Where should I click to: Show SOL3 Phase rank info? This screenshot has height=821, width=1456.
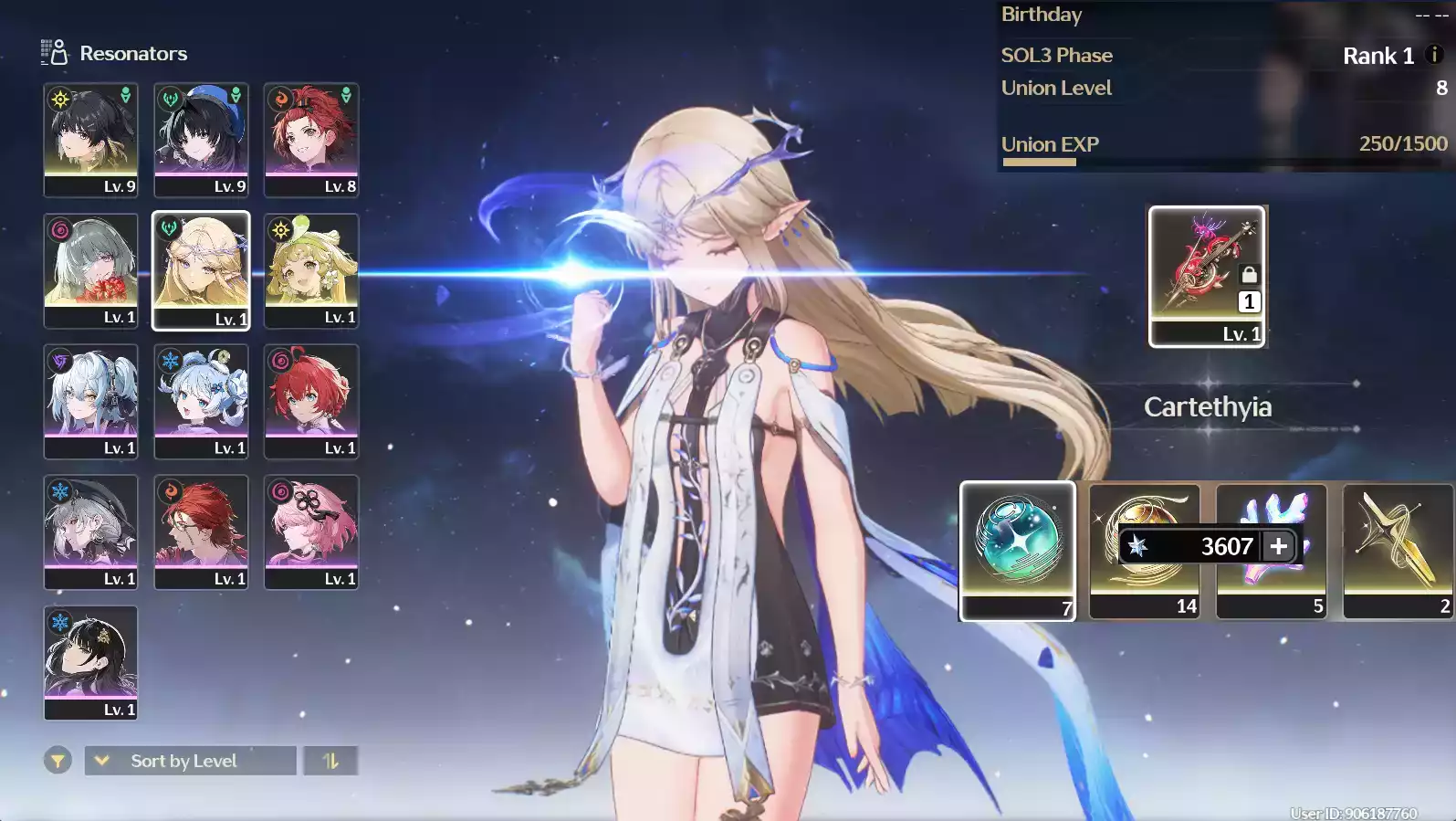[x=1434, y=55]
